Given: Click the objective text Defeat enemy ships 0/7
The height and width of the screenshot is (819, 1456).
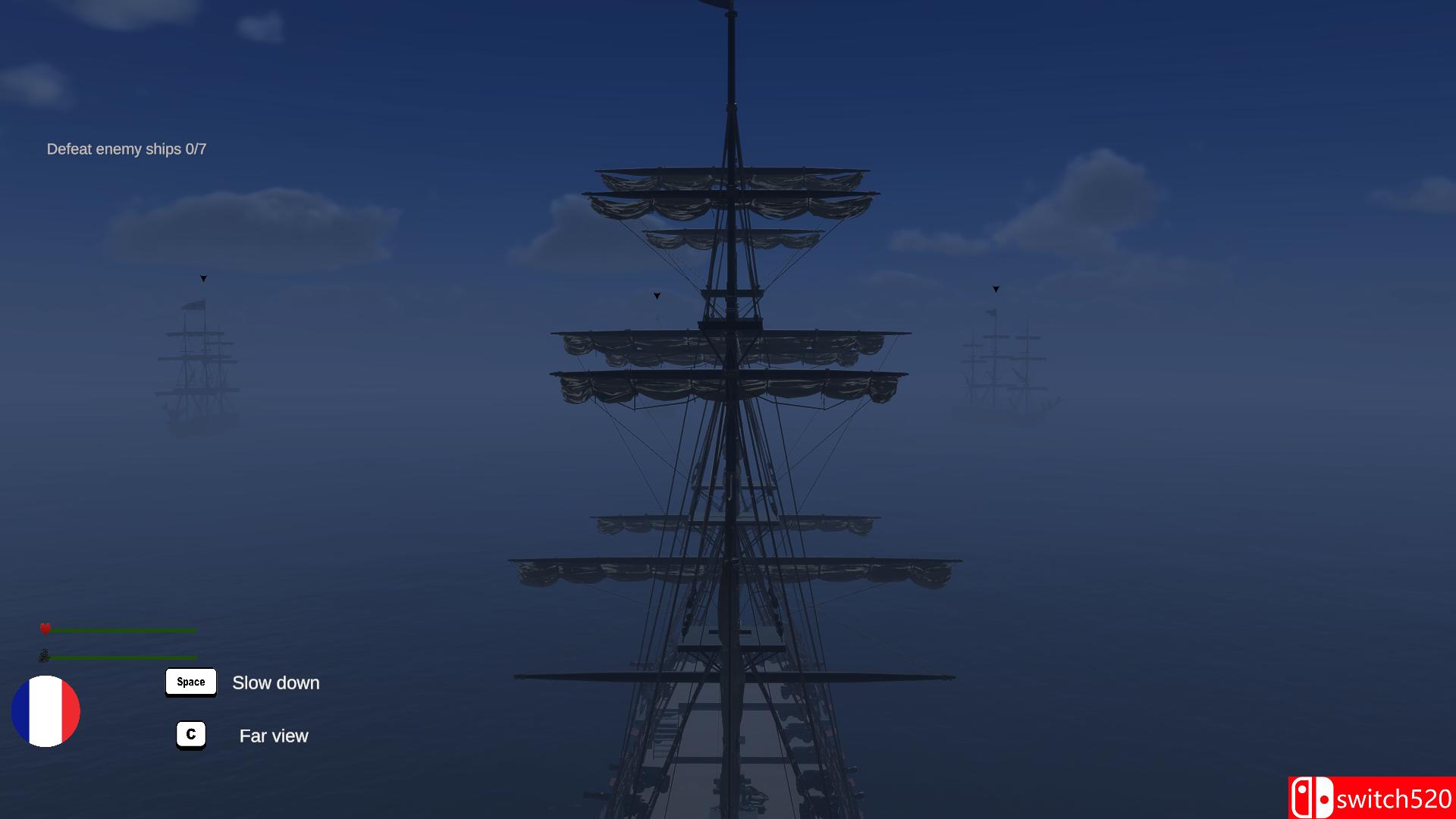Looking at the screenshot, I should click(126, 149).
